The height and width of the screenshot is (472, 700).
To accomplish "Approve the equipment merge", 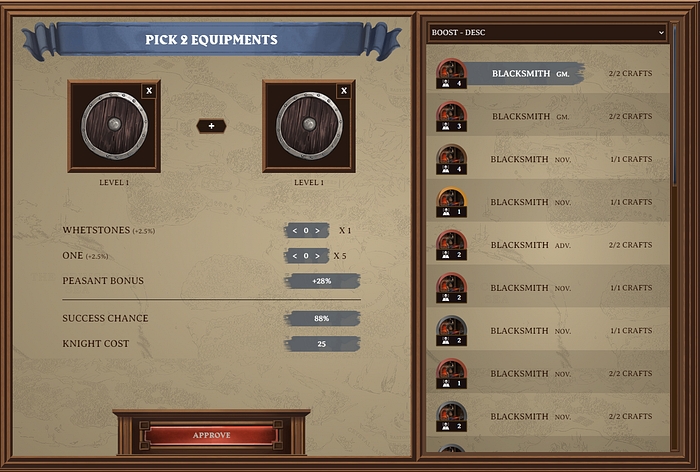I will [211, 435].
